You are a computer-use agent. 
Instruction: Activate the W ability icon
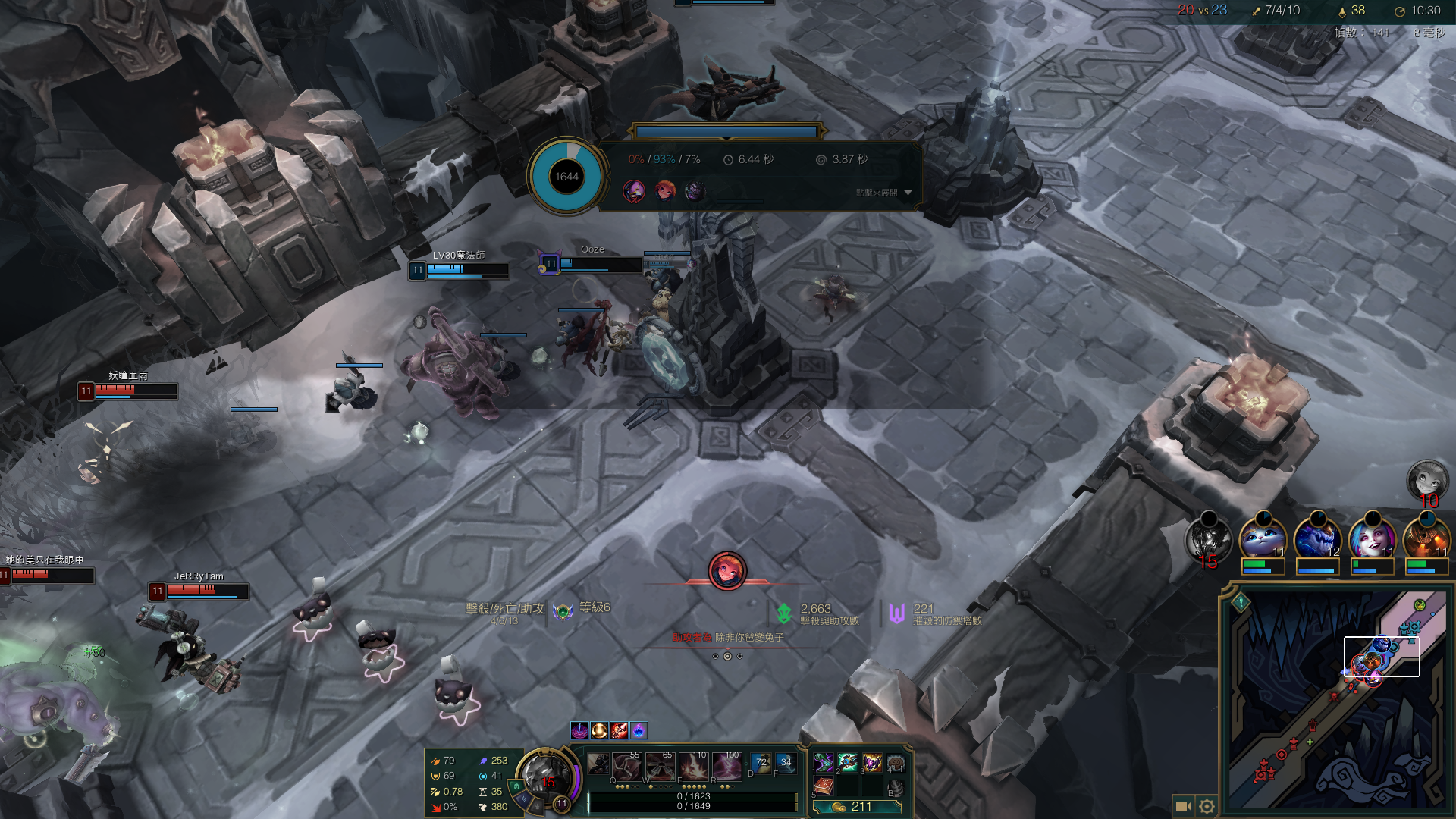click(659, 767)
